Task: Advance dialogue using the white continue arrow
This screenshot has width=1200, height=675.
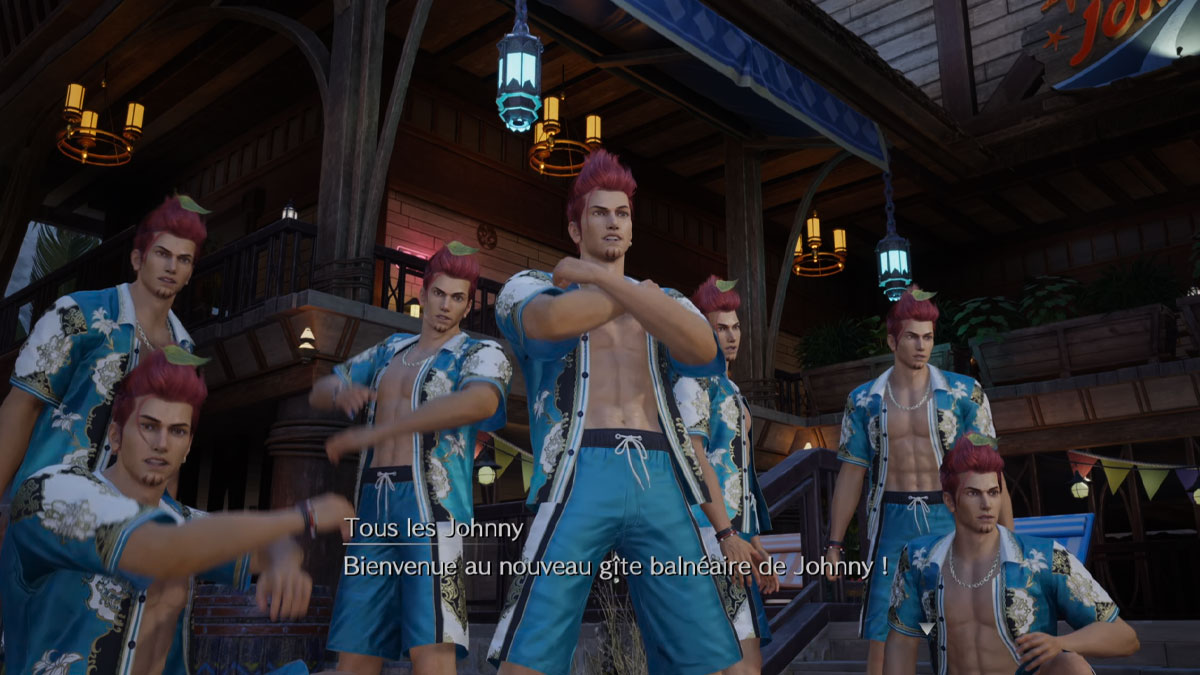Action: click(926, 628)
